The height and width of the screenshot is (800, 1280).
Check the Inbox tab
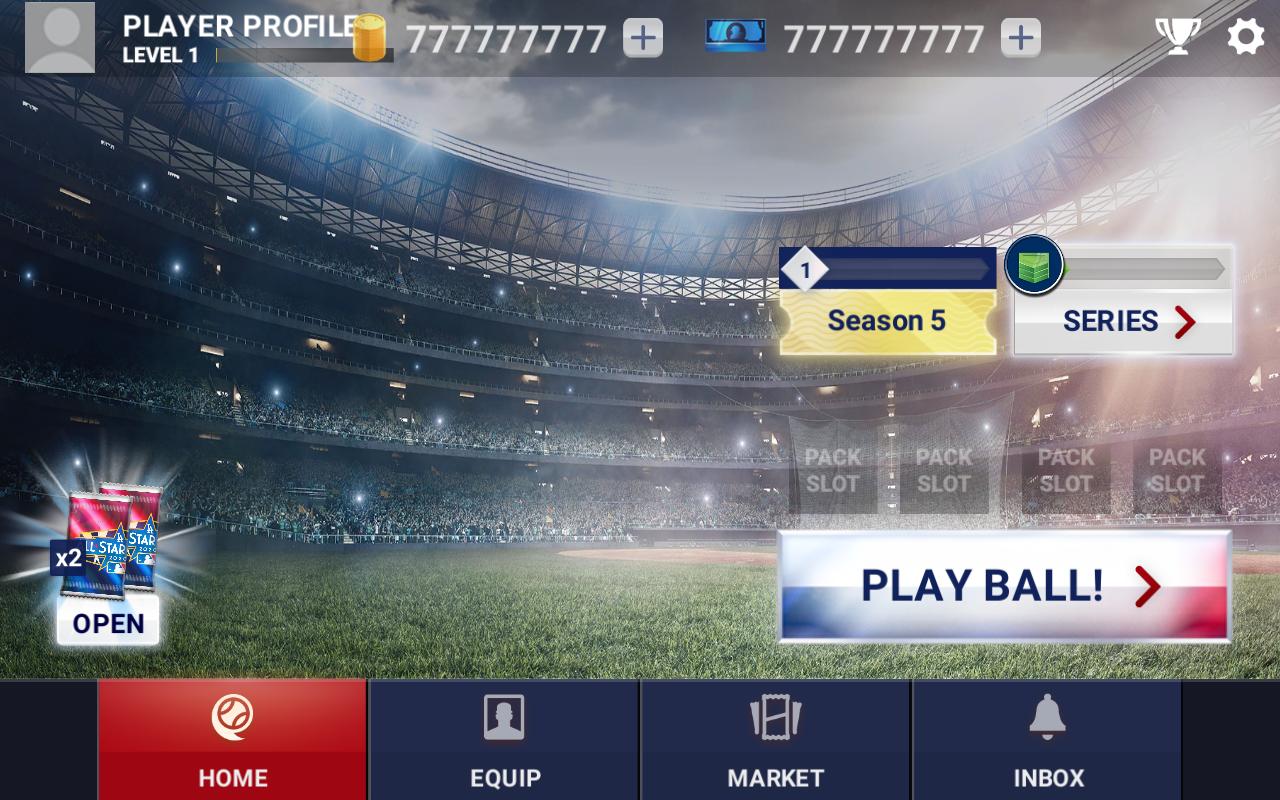1047,740
